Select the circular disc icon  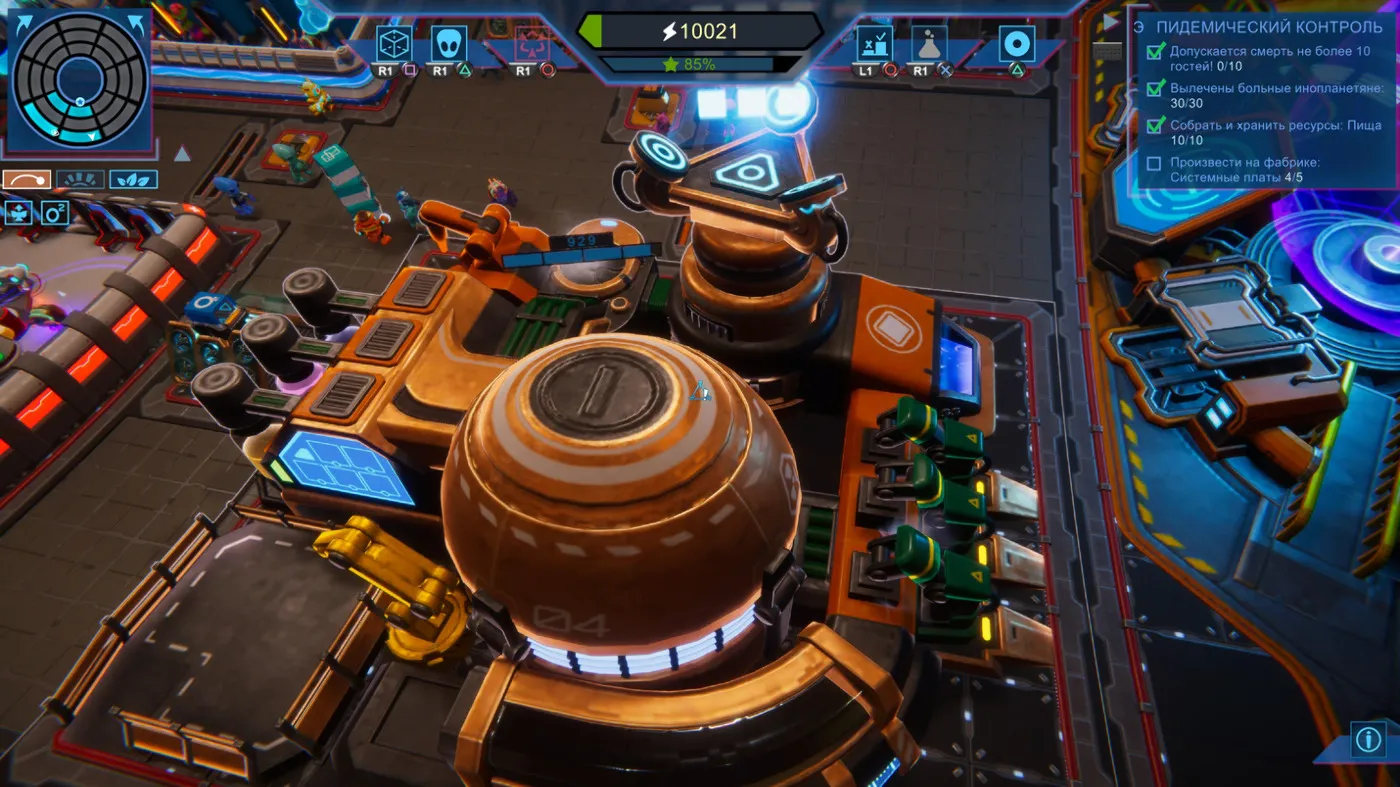pyautogui.click(x=1016, y=44)
